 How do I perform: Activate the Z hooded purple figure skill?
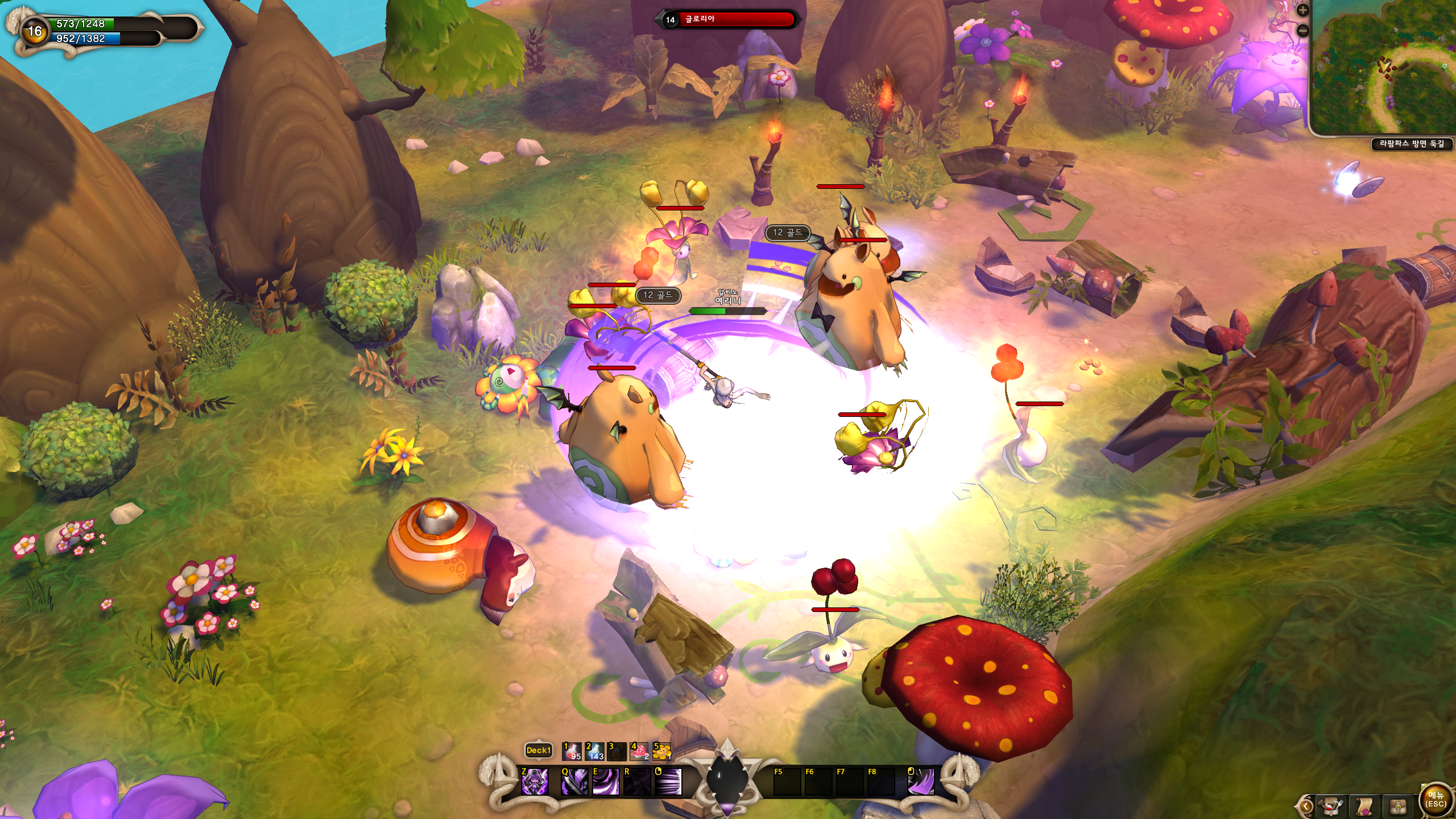[535, 781]
